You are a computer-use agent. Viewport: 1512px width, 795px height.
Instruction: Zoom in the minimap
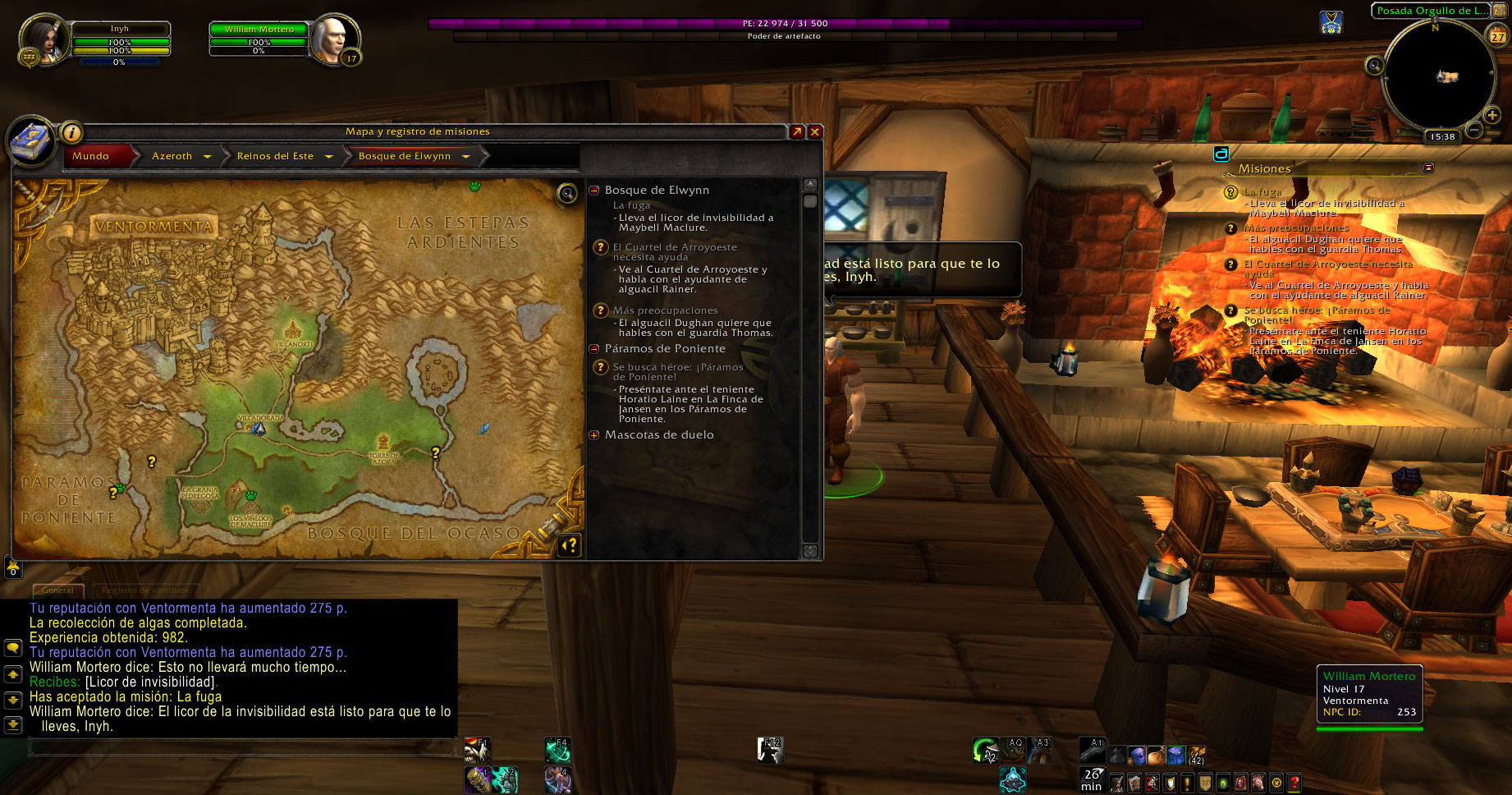[1492, 115]
